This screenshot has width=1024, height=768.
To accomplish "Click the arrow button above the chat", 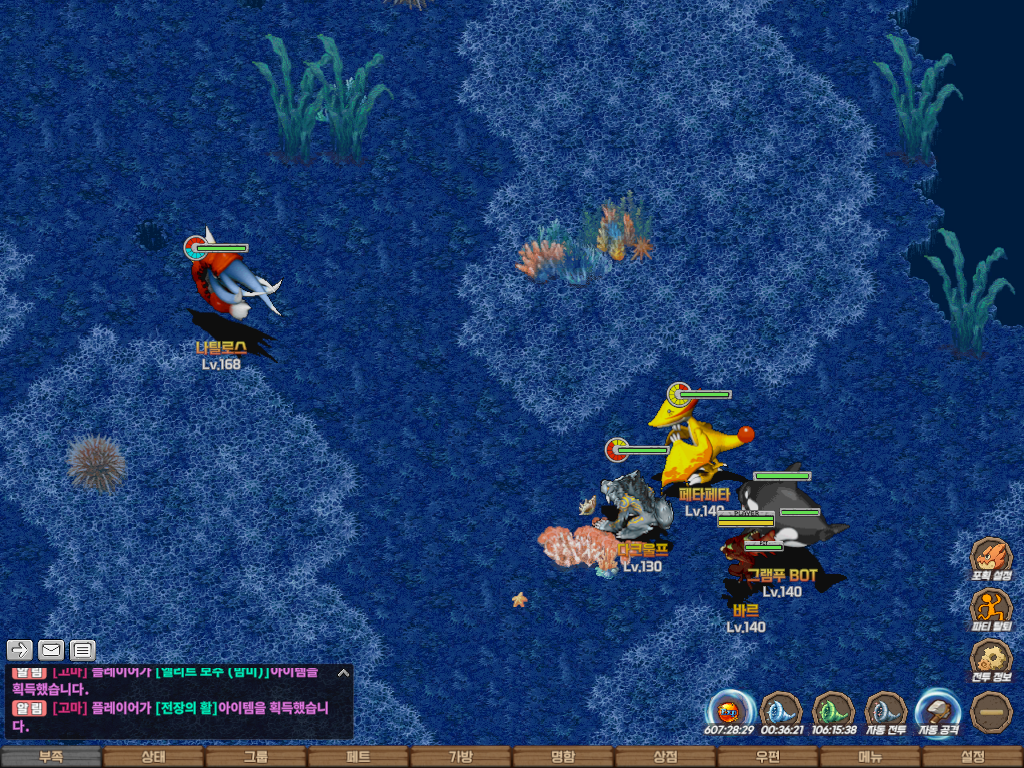I will coord(20,650).
